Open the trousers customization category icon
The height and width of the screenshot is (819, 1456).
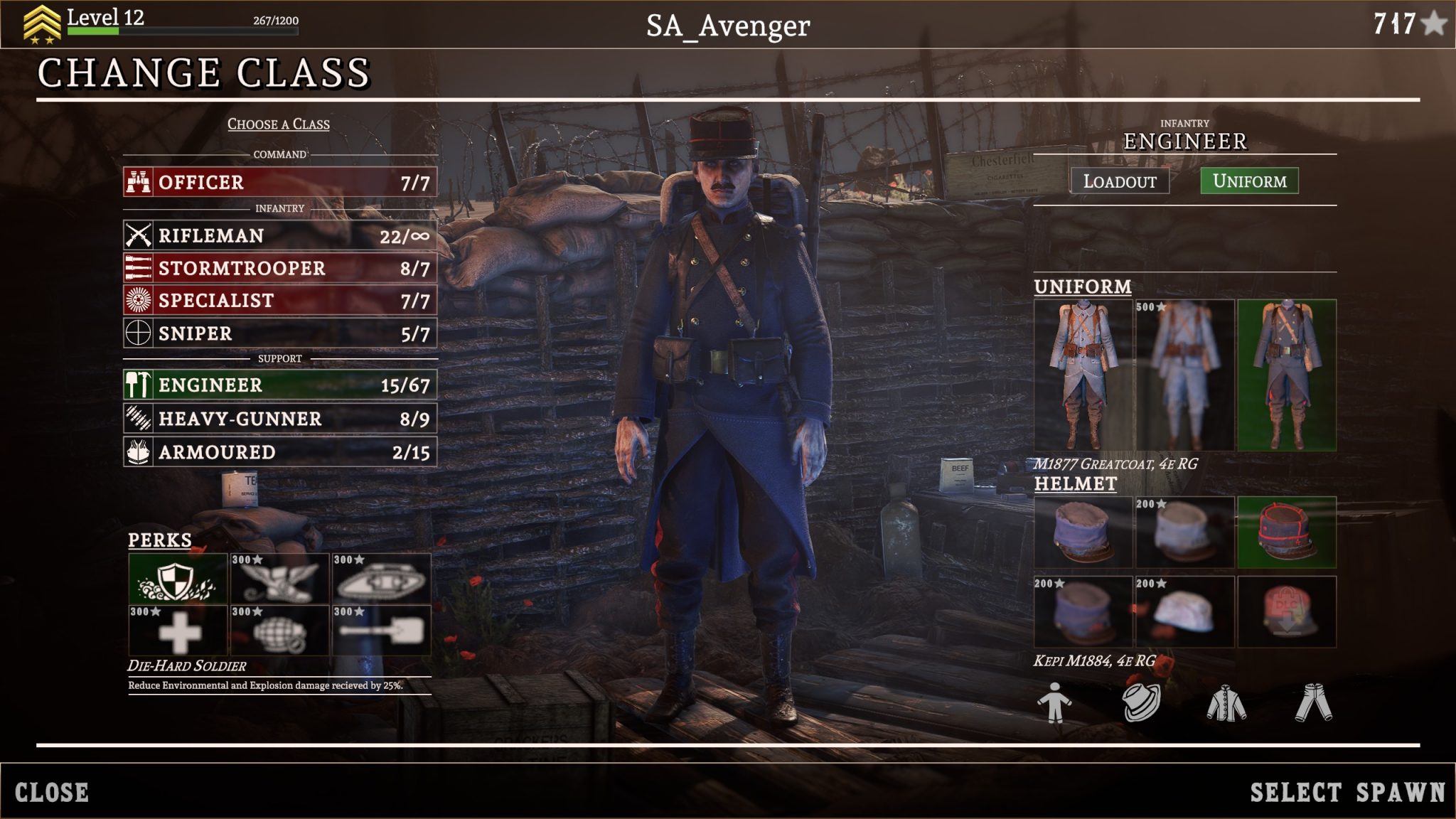tap(1313, 702)
